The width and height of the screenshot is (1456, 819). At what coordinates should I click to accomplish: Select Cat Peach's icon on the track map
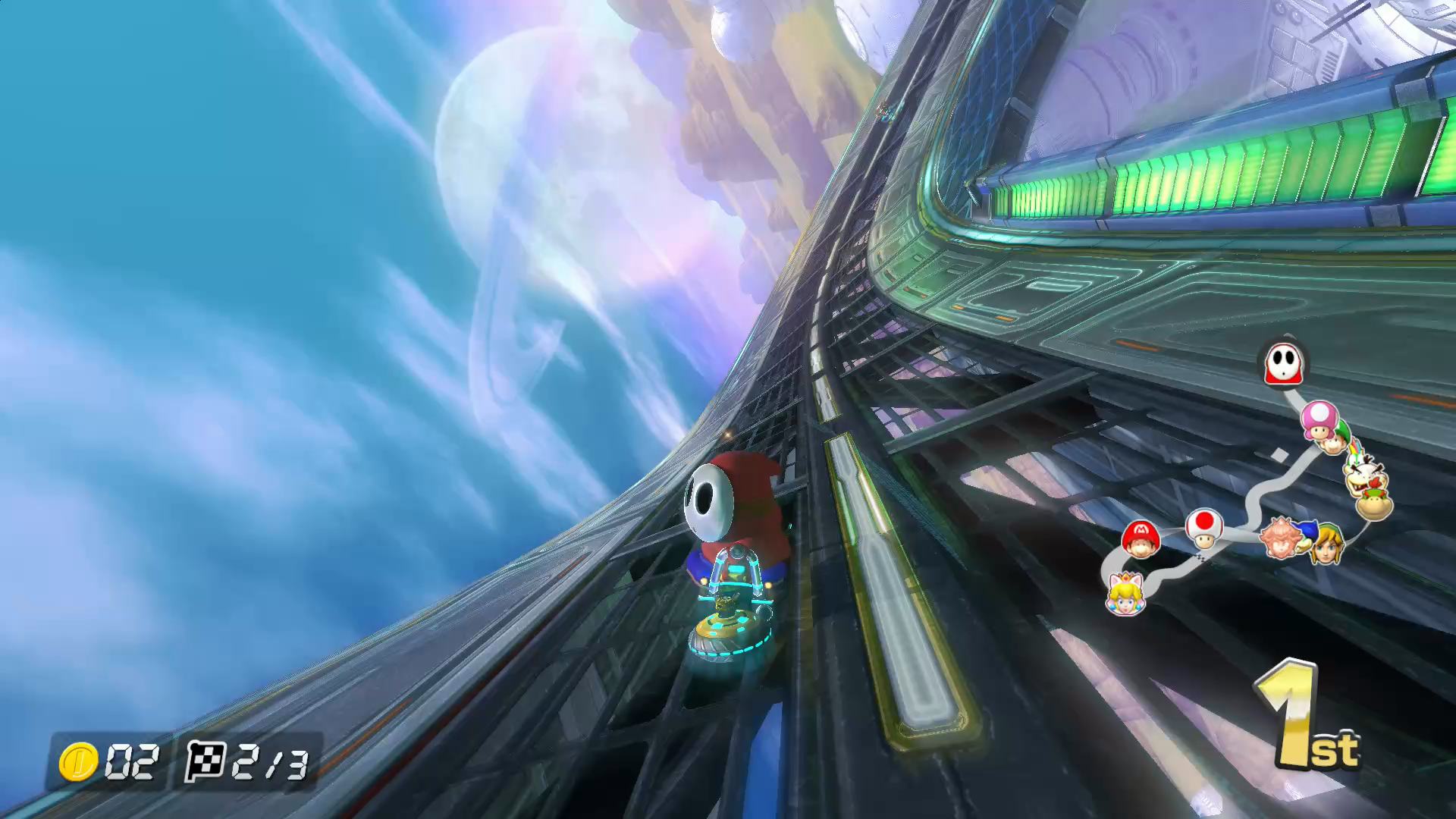coord(1125,595)
